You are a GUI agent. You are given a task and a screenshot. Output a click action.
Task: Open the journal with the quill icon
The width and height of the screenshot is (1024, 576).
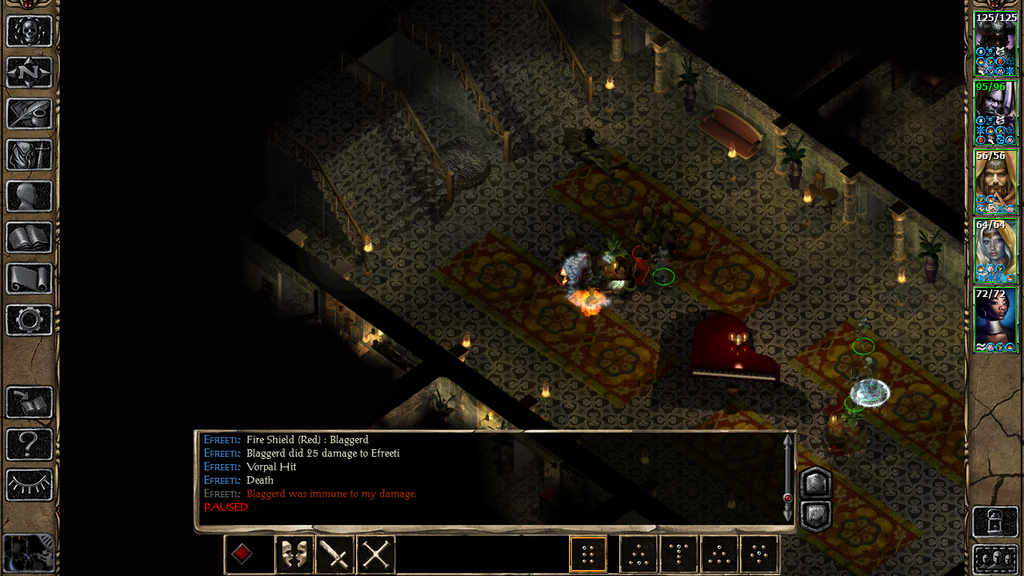[29, 113]
